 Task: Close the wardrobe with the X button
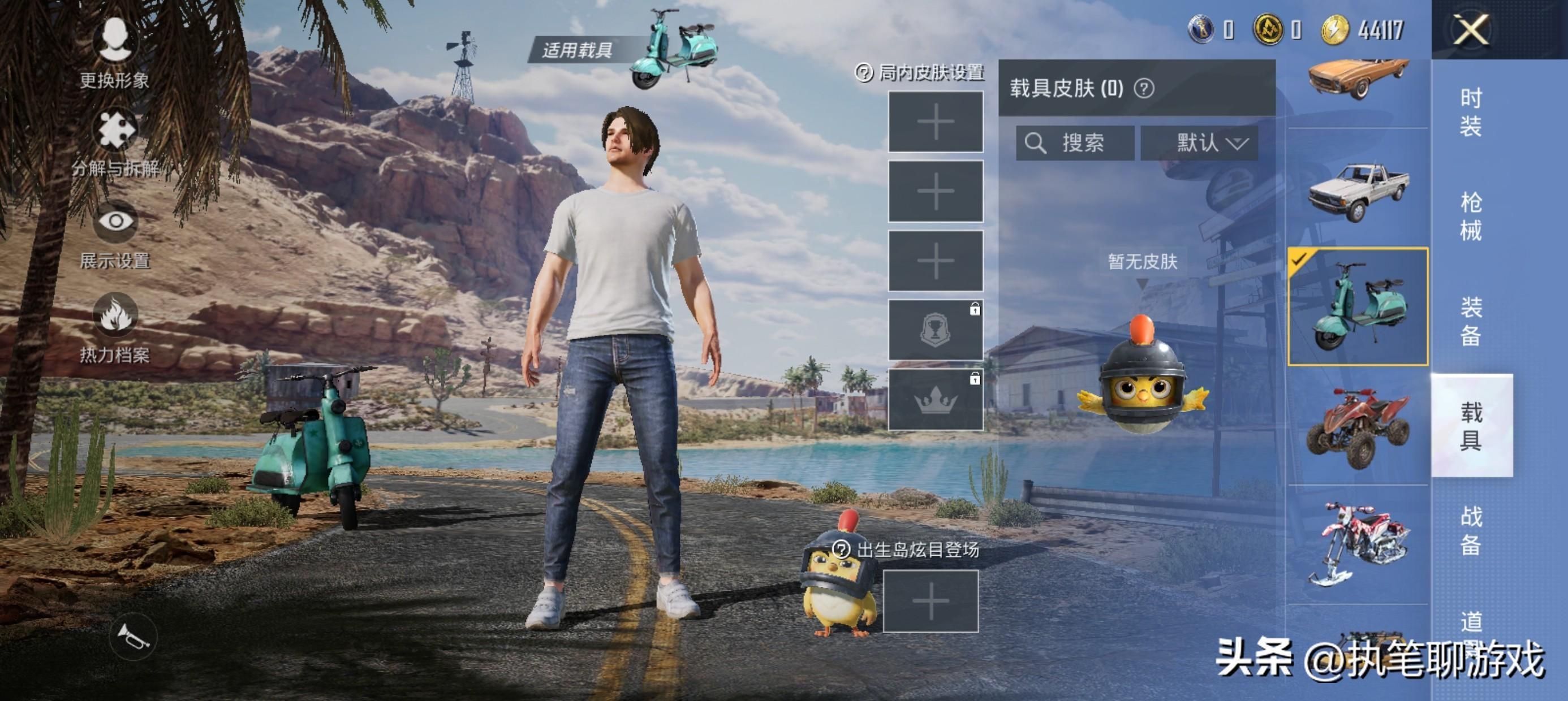[x=1471, y=29]
